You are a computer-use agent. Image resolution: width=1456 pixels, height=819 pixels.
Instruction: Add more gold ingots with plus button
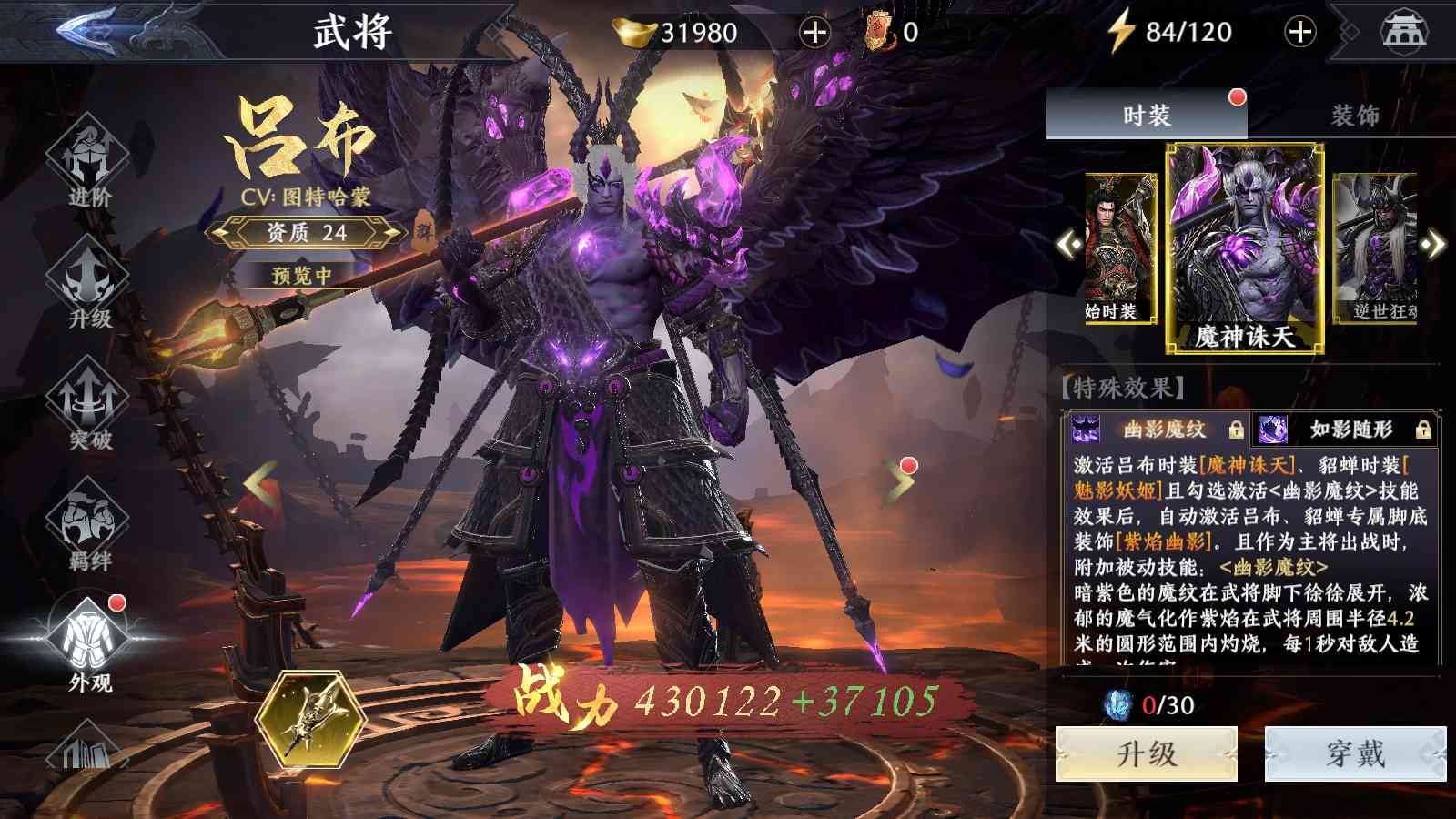coord(814,33)
